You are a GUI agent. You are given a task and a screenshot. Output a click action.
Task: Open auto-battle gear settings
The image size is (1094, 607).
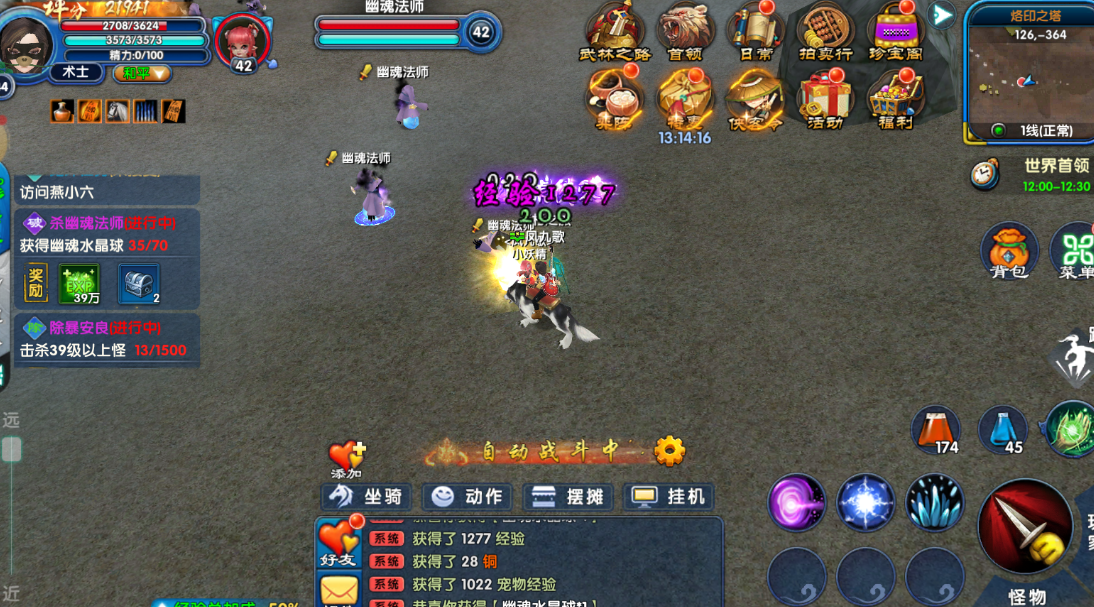pos(669,452)
